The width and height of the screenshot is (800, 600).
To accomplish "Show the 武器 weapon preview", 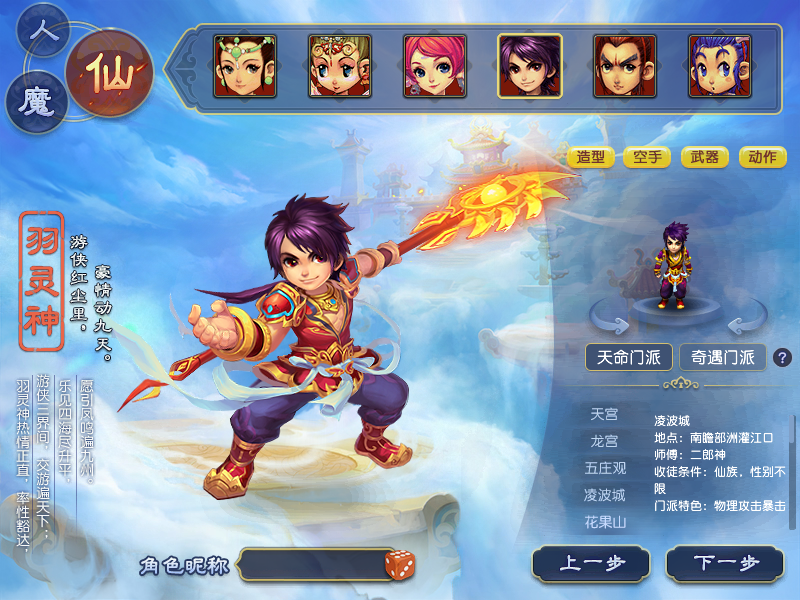I will point(705,157).
